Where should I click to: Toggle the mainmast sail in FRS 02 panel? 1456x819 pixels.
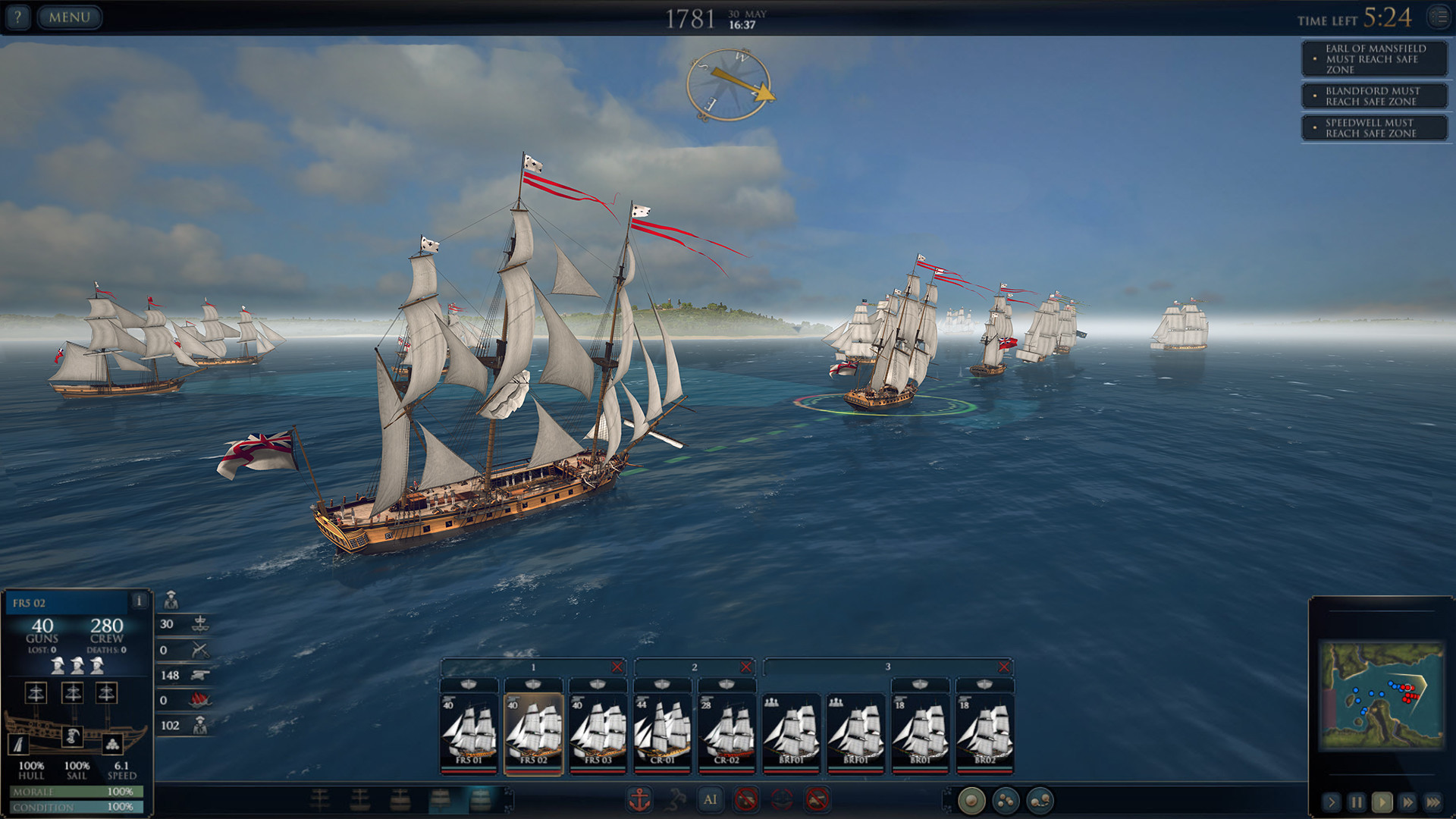(73, 692)
